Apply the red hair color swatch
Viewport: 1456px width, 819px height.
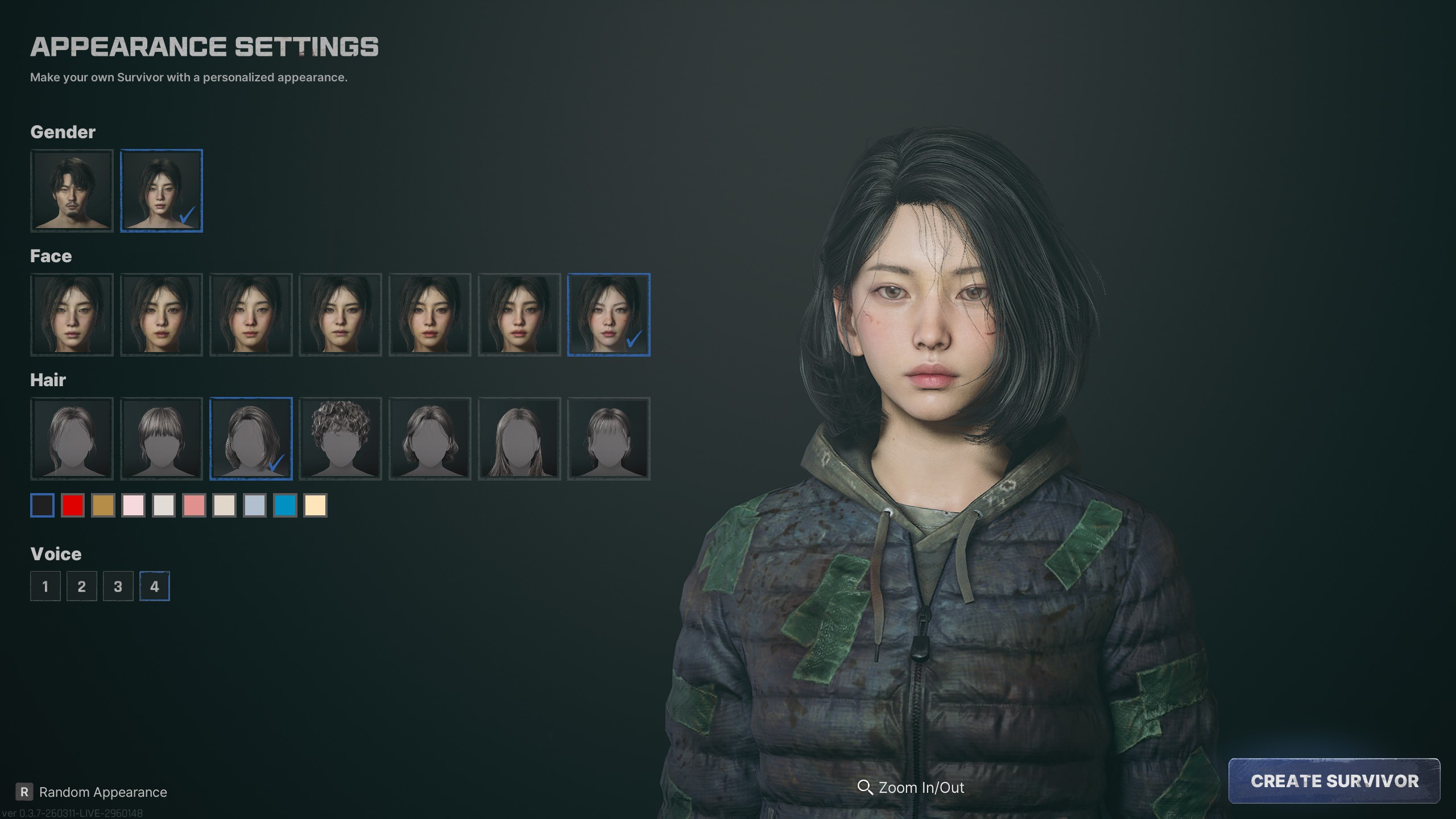73,505
